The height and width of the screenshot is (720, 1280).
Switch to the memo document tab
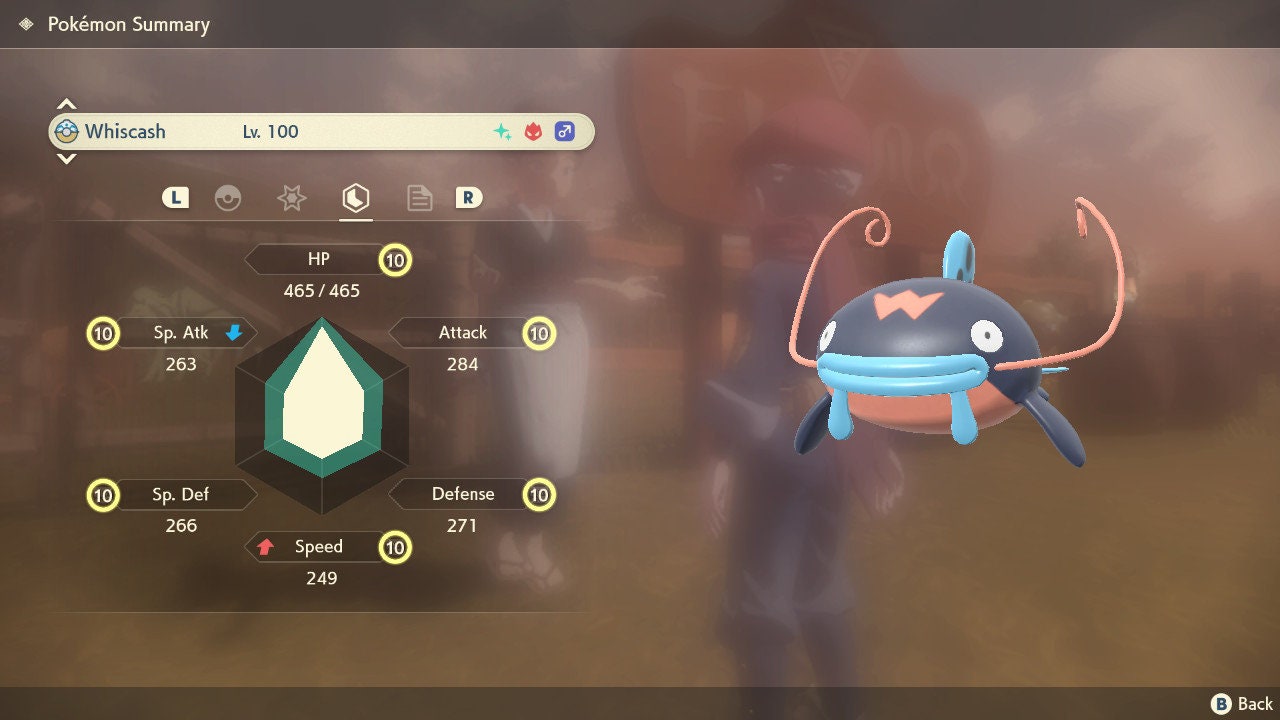pos(419,198)
